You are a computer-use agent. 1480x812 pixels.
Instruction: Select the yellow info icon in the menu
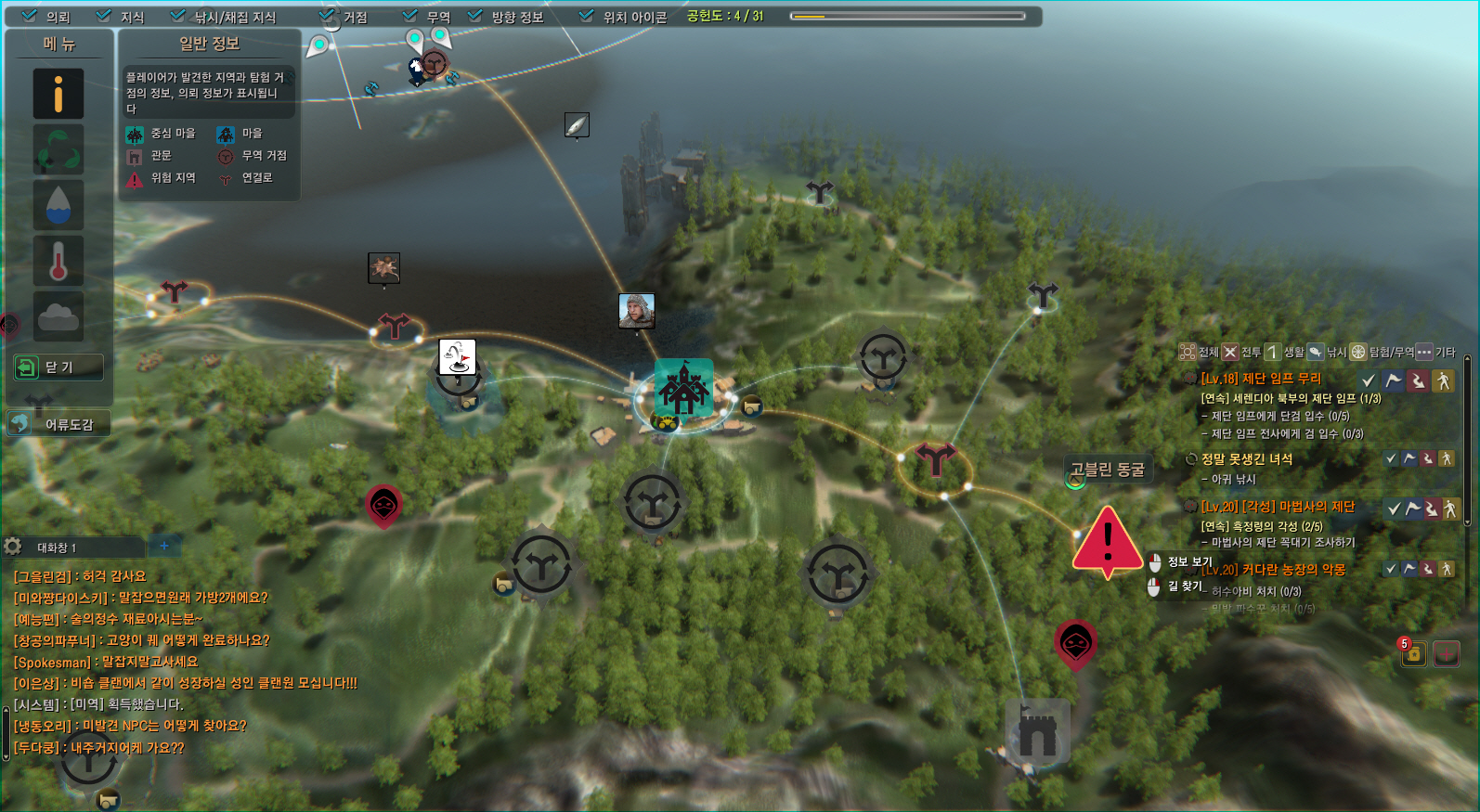58,94
